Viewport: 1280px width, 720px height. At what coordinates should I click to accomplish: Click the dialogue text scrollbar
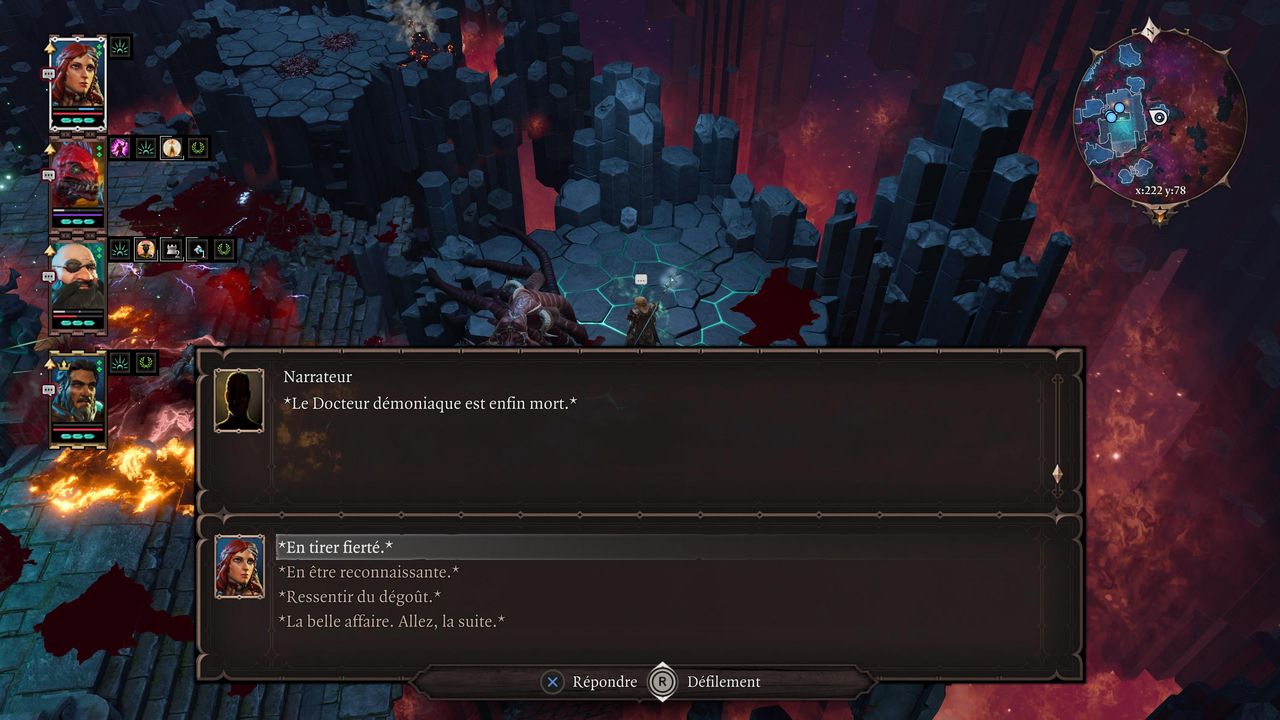tap(1057, 430)
